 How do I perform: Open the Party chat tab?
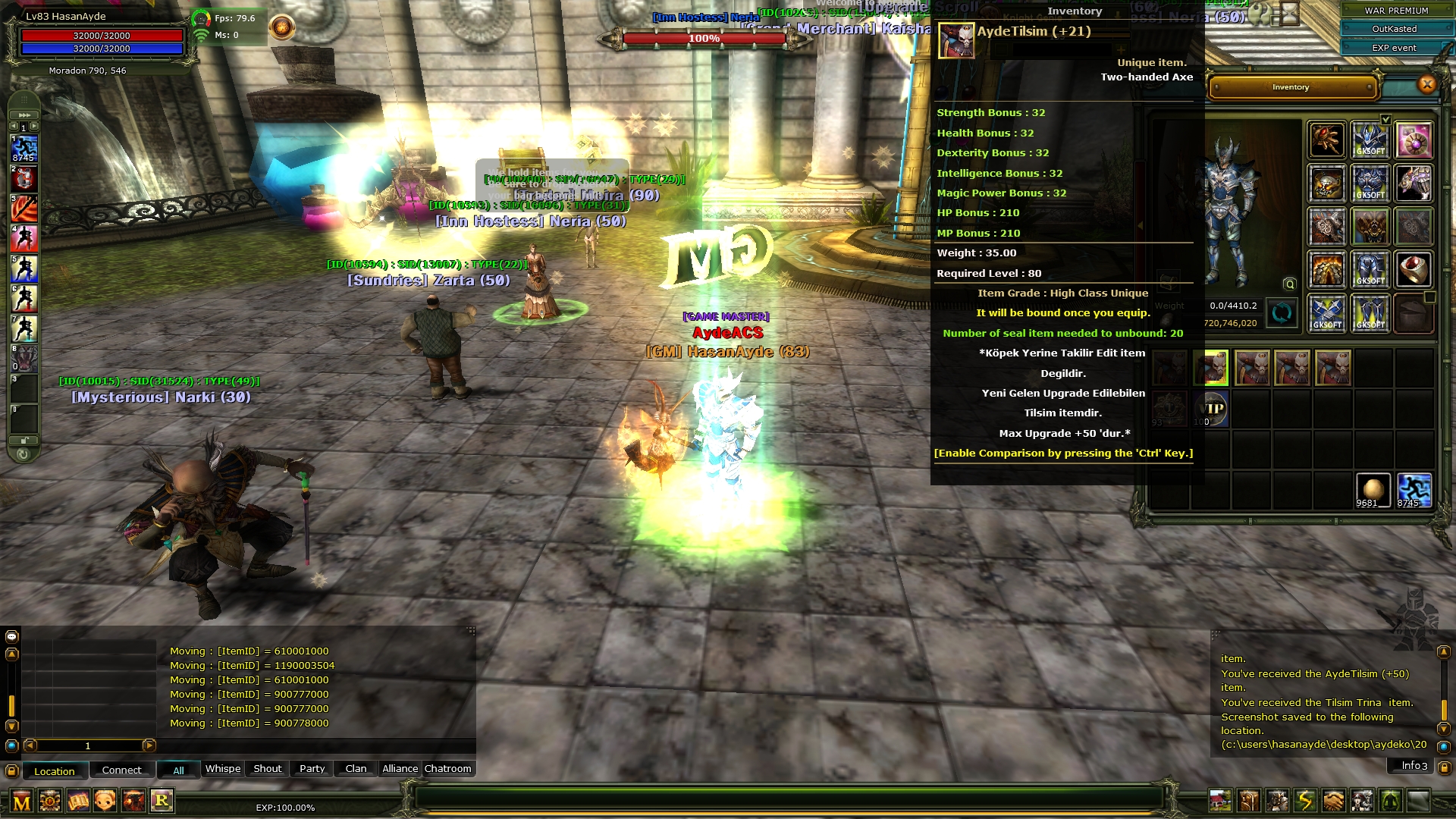312,769
